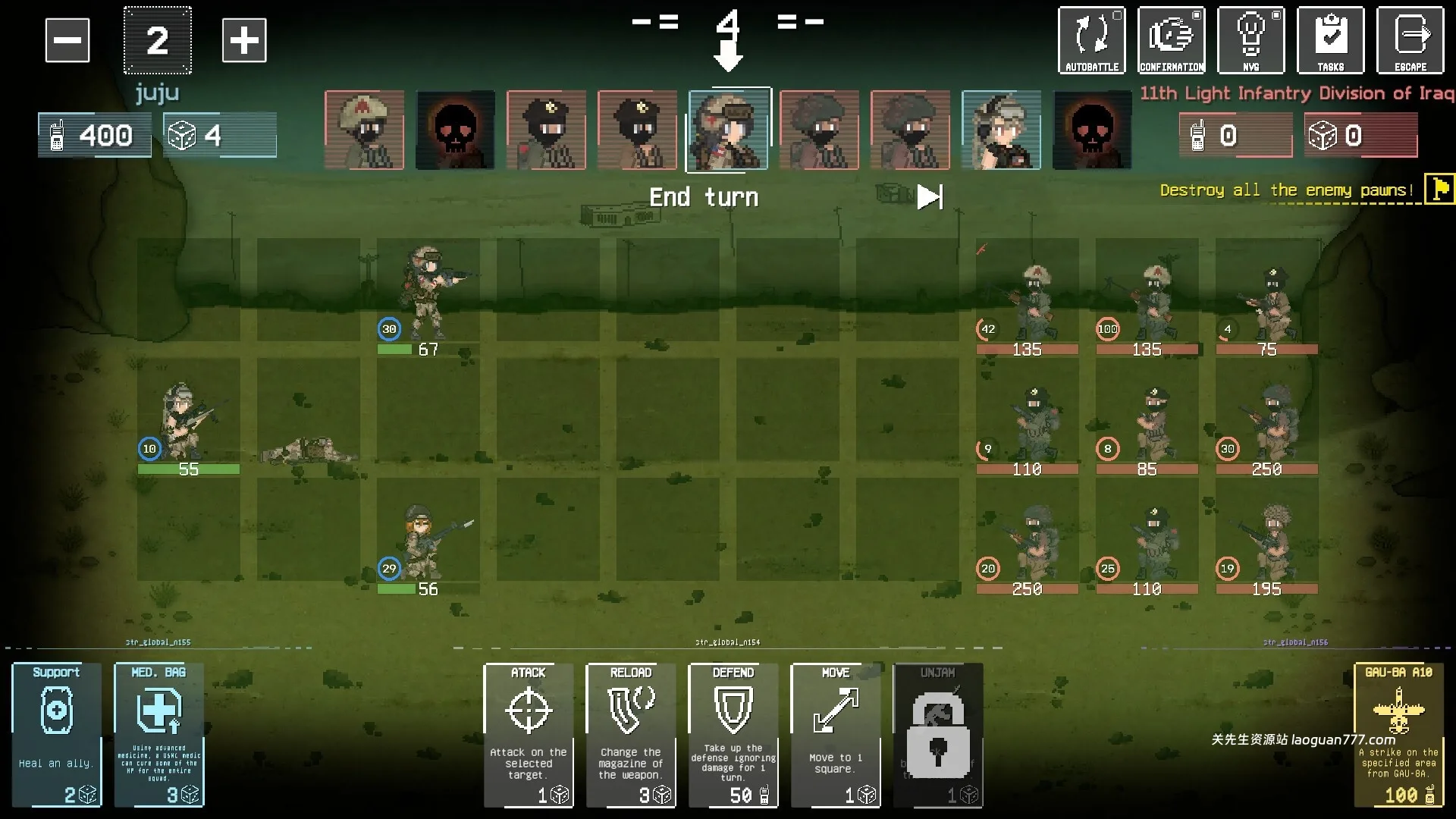Toggle NVG night vision
Viewport: 1456px width, 819px height.
click(x=1251, y=40)
